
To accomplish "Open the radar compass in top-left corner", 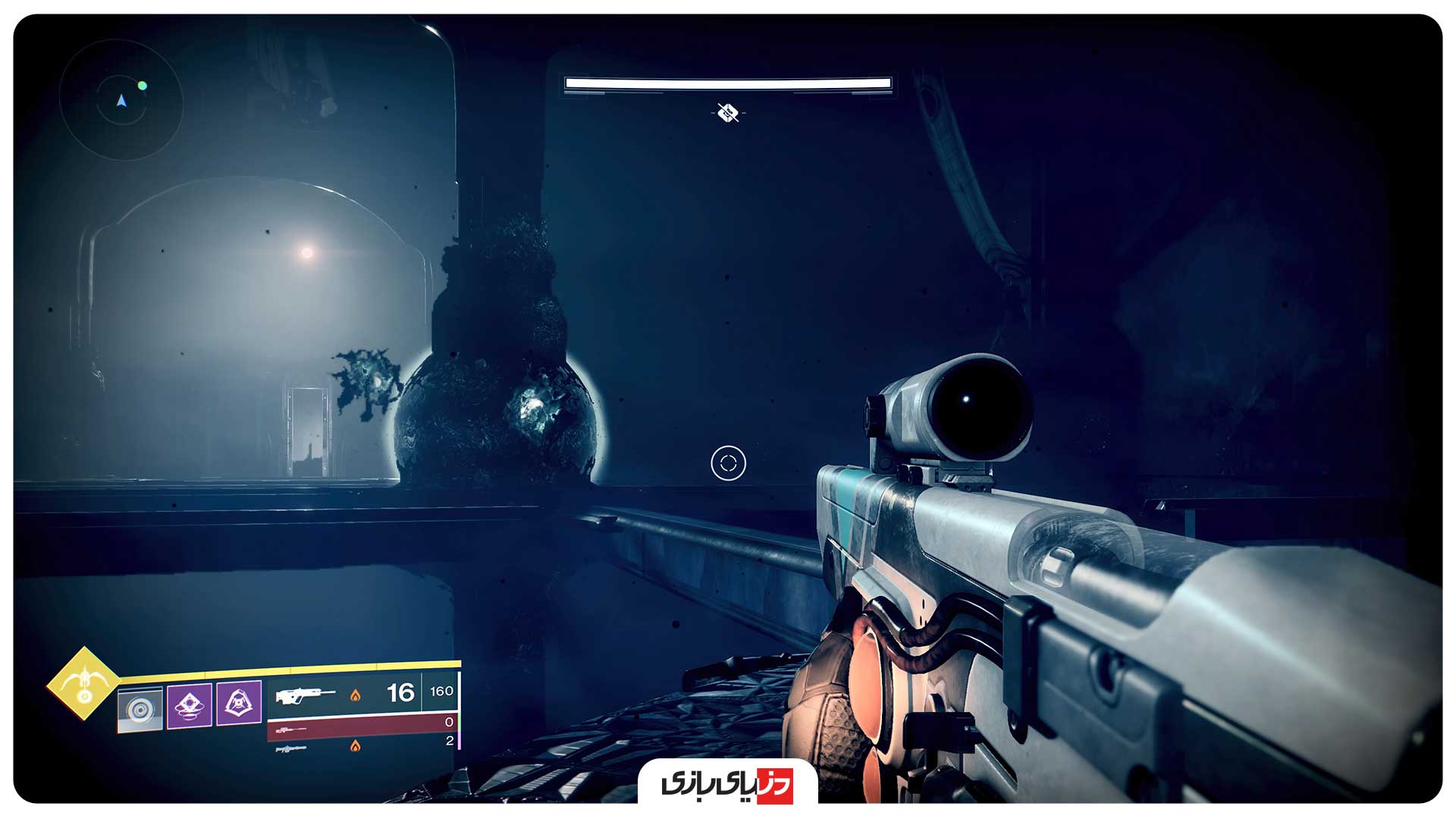I will [x=121, y=102].
